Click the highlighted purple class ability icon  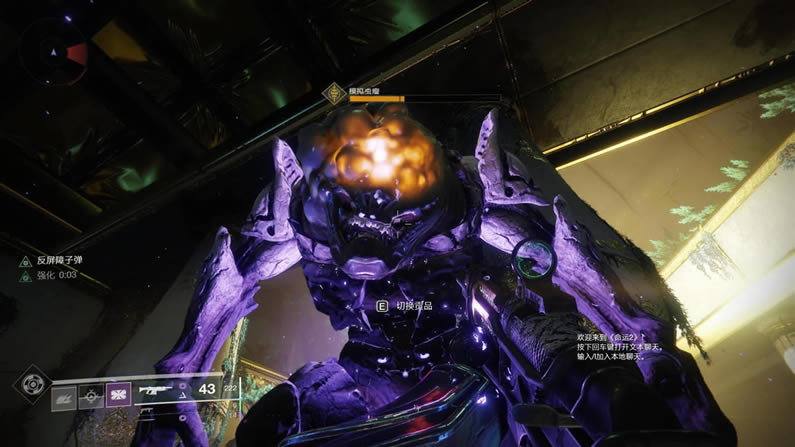tap(118, 395)
